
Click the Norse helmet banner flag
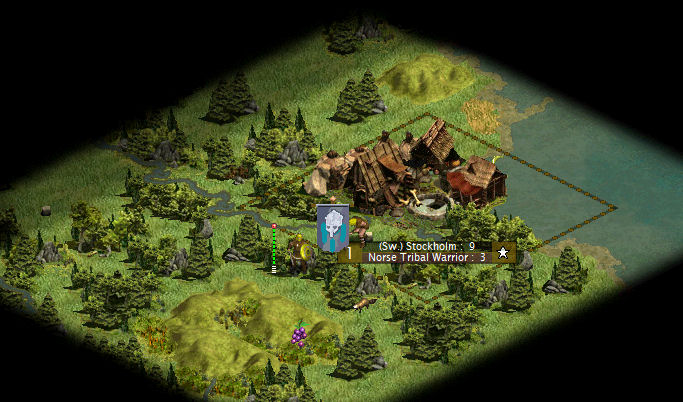point(332,227)
